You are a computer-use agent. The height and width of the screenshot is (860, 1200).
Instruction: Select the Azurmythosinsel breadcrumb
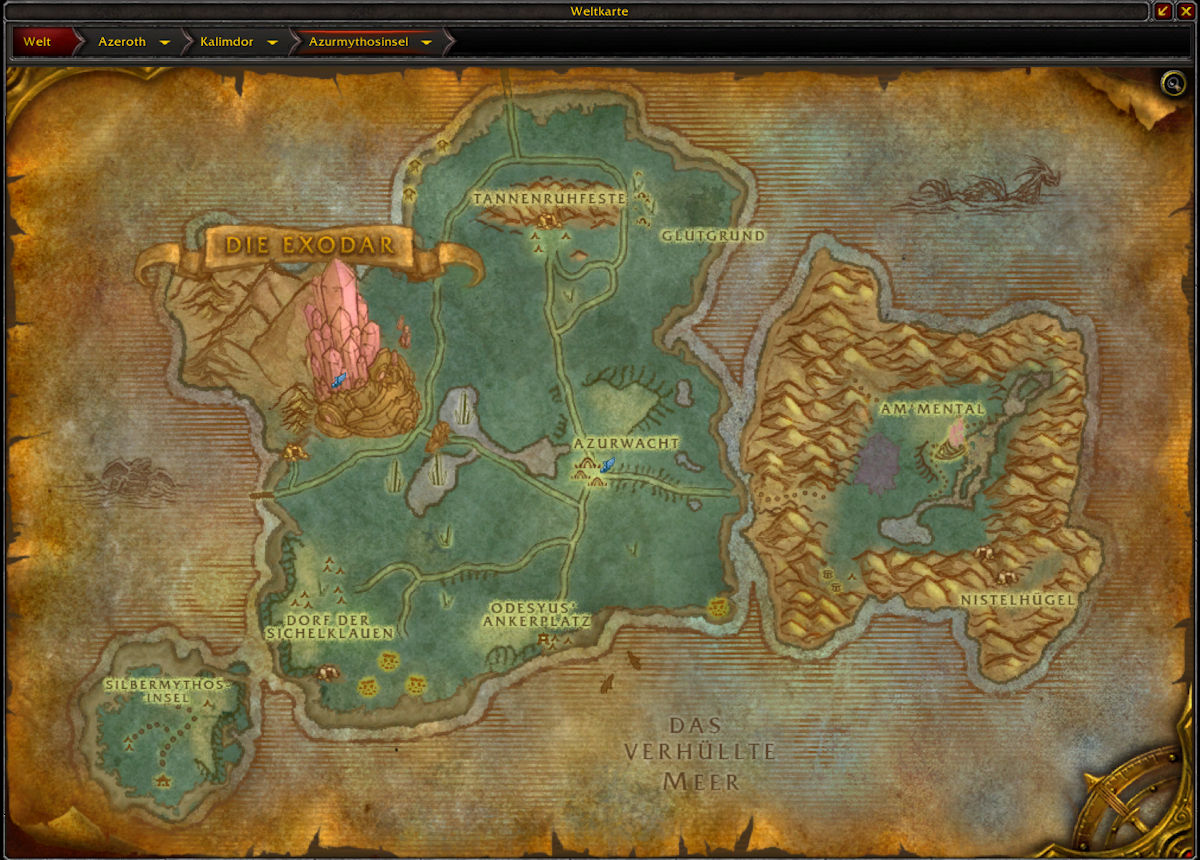pyautogui.click(x=360, y=42)
